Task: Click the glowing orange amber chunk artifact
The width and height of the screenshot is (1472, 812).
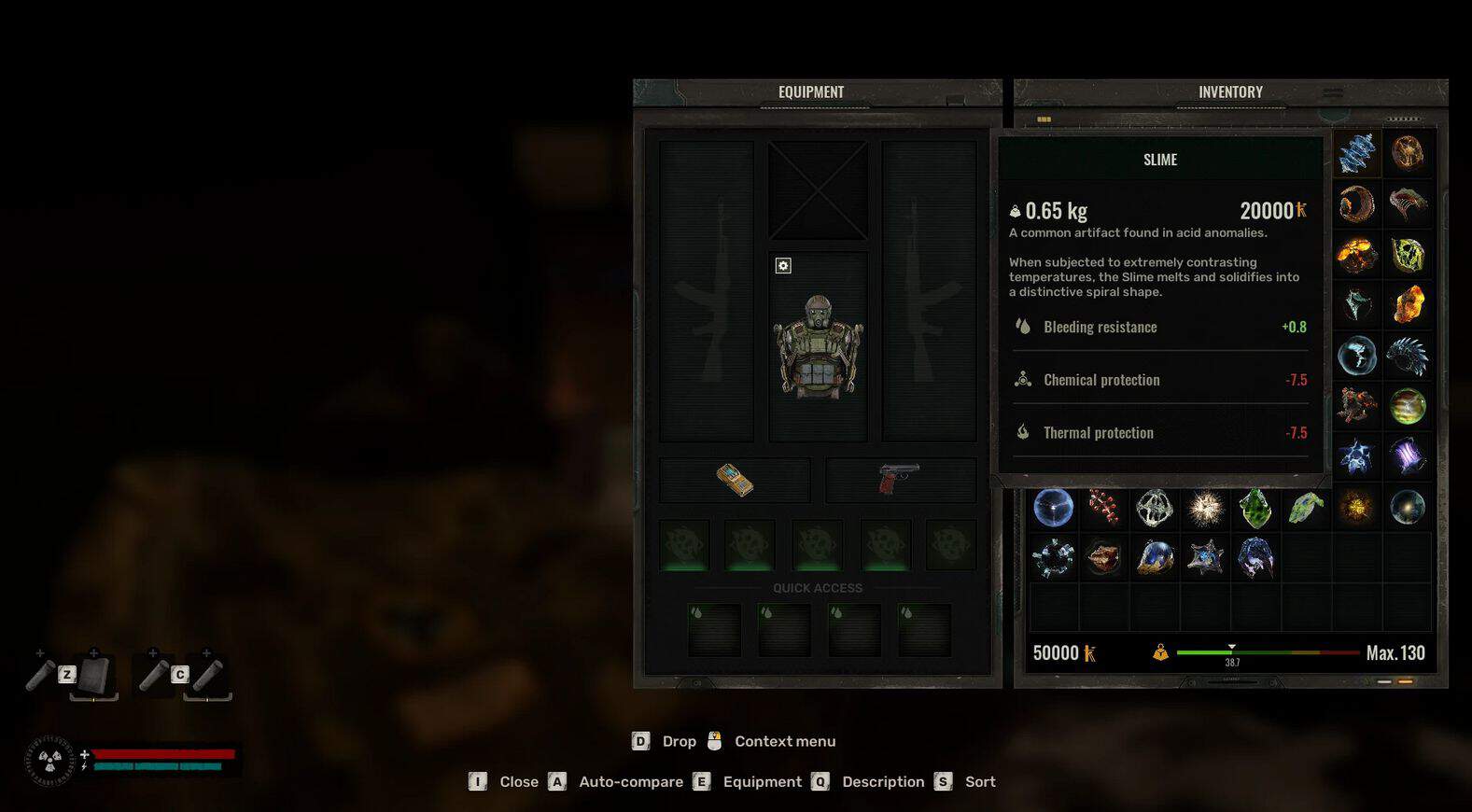Action: pyautogui.click(x=1408, y=304)
